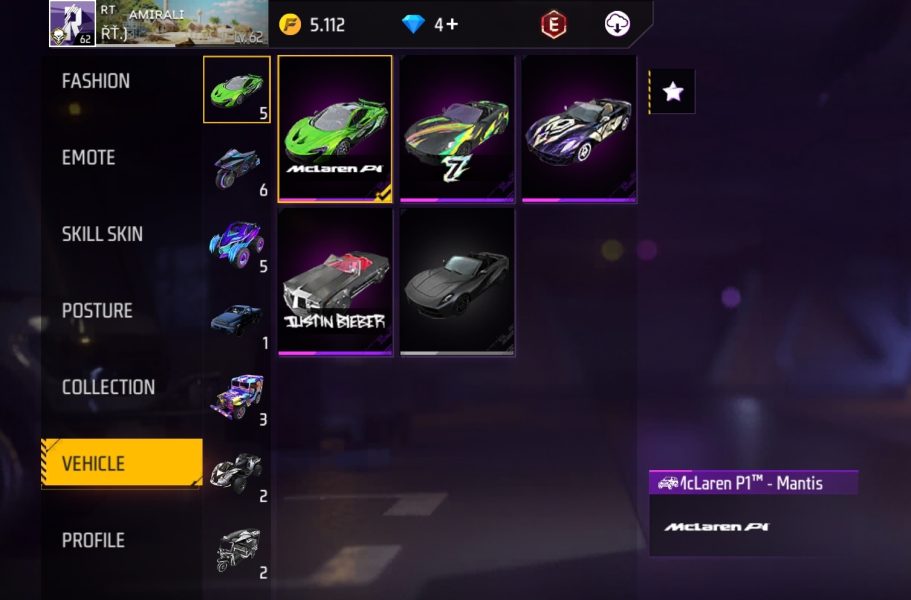
Task: Choose the dark blue pickup truck vehicle type
Action: (237, 320)
